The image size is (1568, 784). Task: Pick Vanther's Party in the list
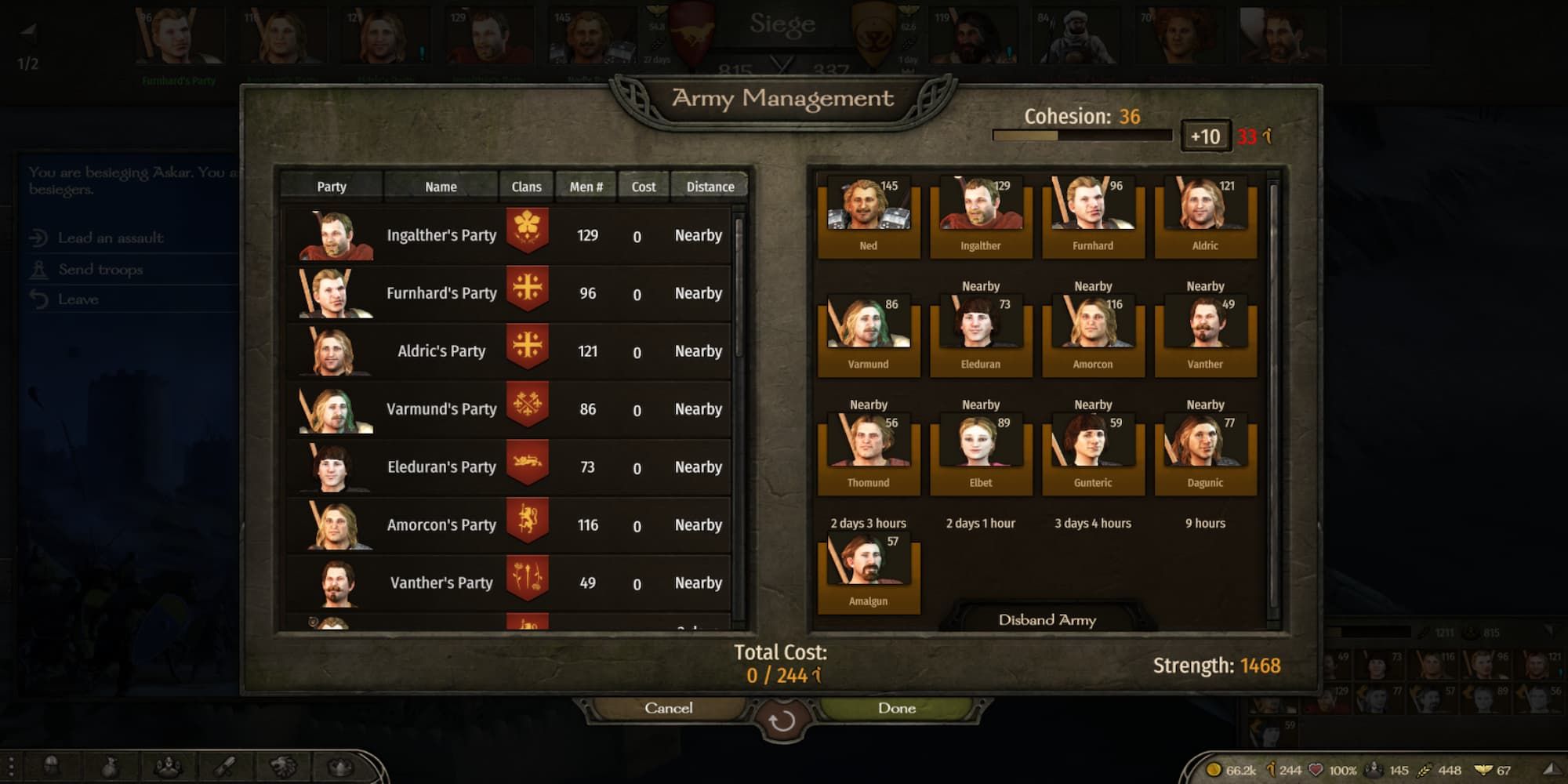point(510,583)
